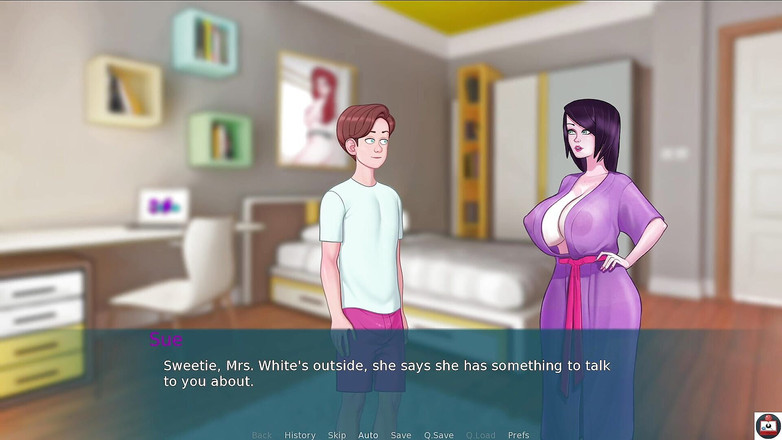Open the dialogue History log
The width and height of the screenshot is (782, 440).
(x=299, y=435)
